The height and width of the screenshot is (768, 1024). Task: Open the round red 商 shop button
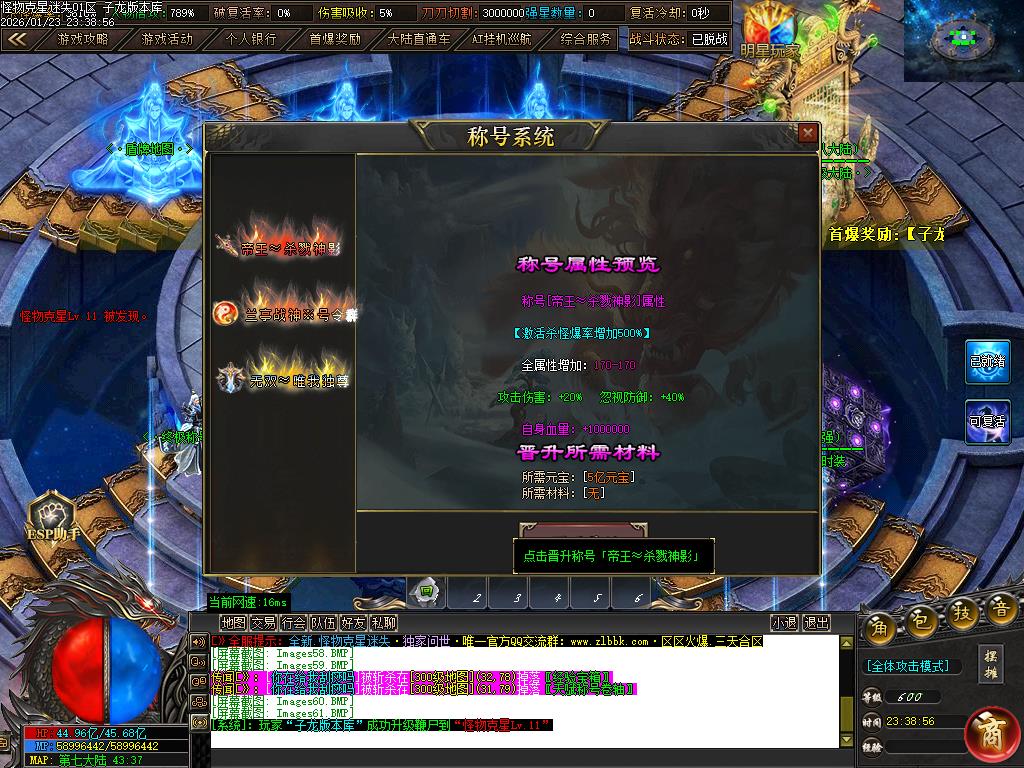pyautogui.click(x=990, y=732)
